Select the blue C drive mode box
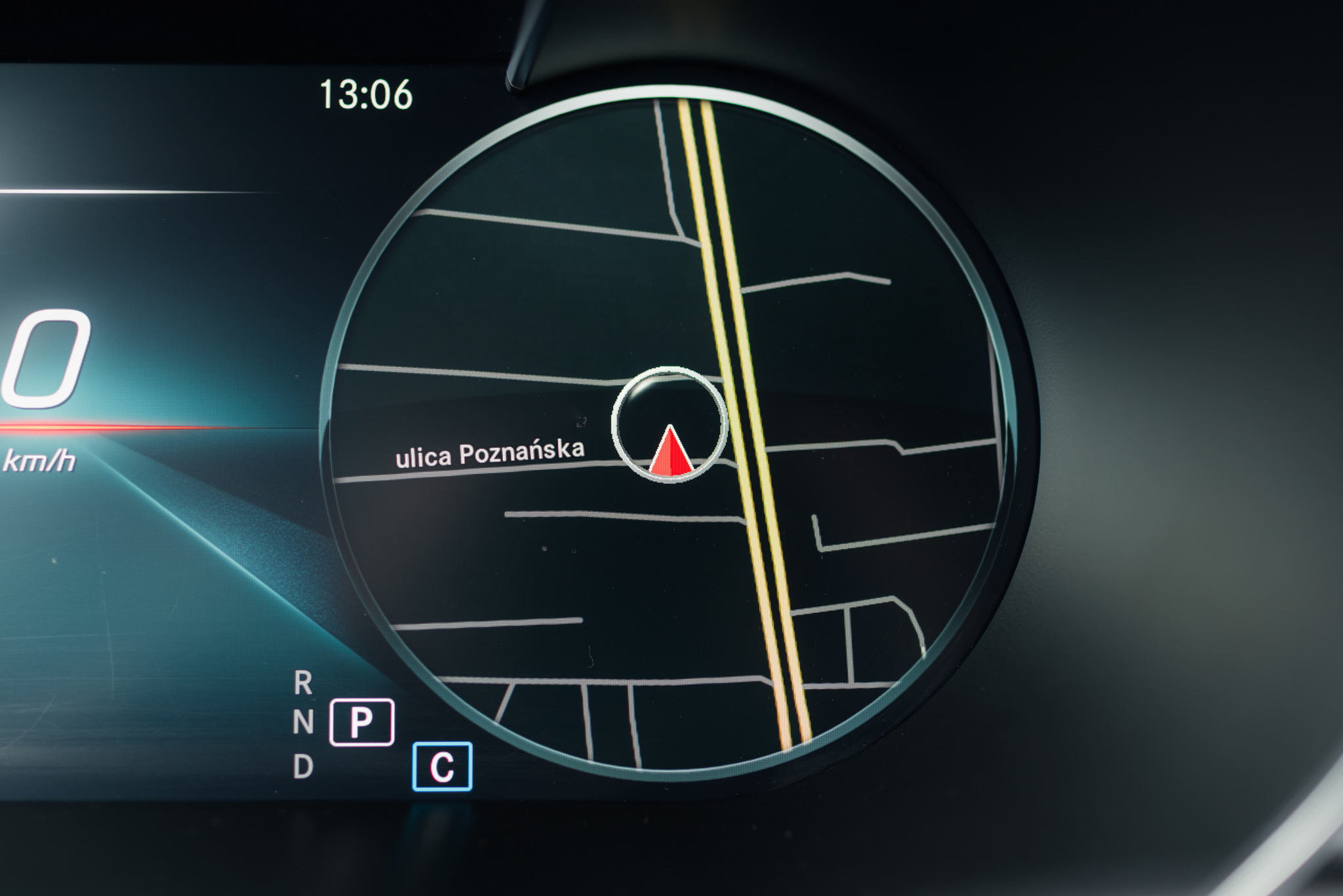This screenshot has width=1343, height=896. click(442, 766)
